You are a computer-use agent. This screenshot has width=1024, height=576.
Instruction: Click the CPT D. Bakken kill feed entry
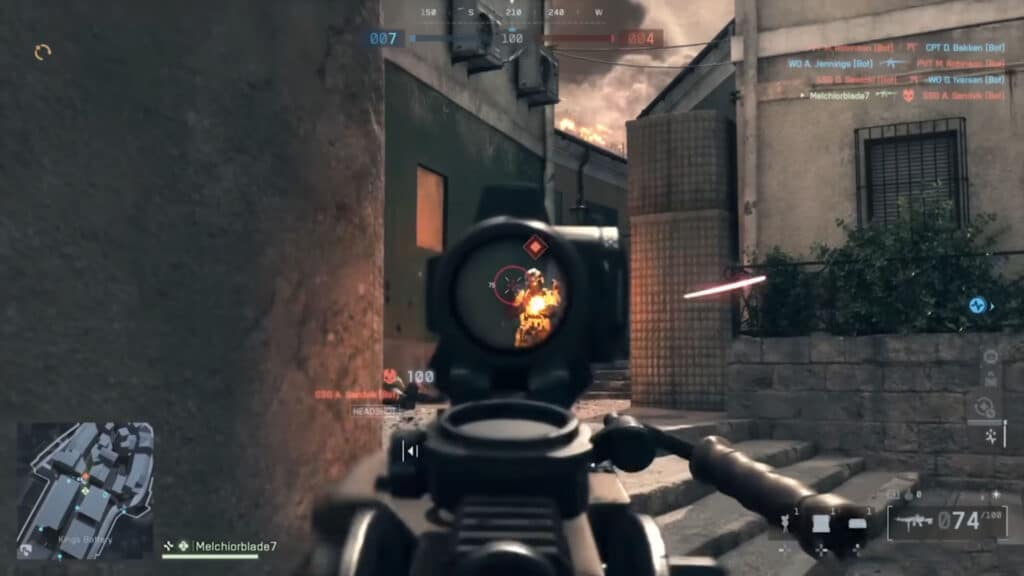967,47
